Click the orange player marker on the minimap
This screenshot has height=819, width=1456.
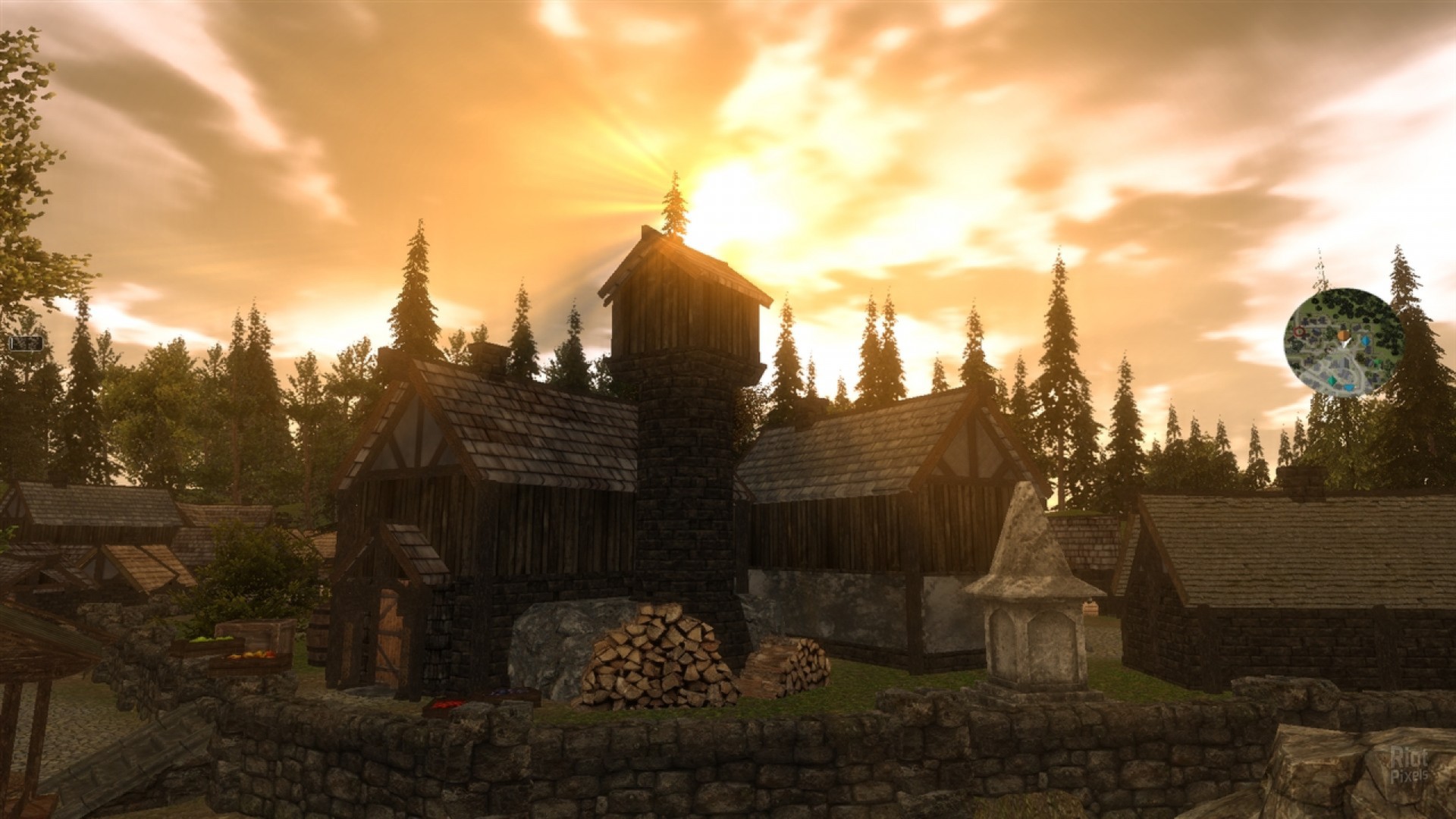[x=1342, y=334]
